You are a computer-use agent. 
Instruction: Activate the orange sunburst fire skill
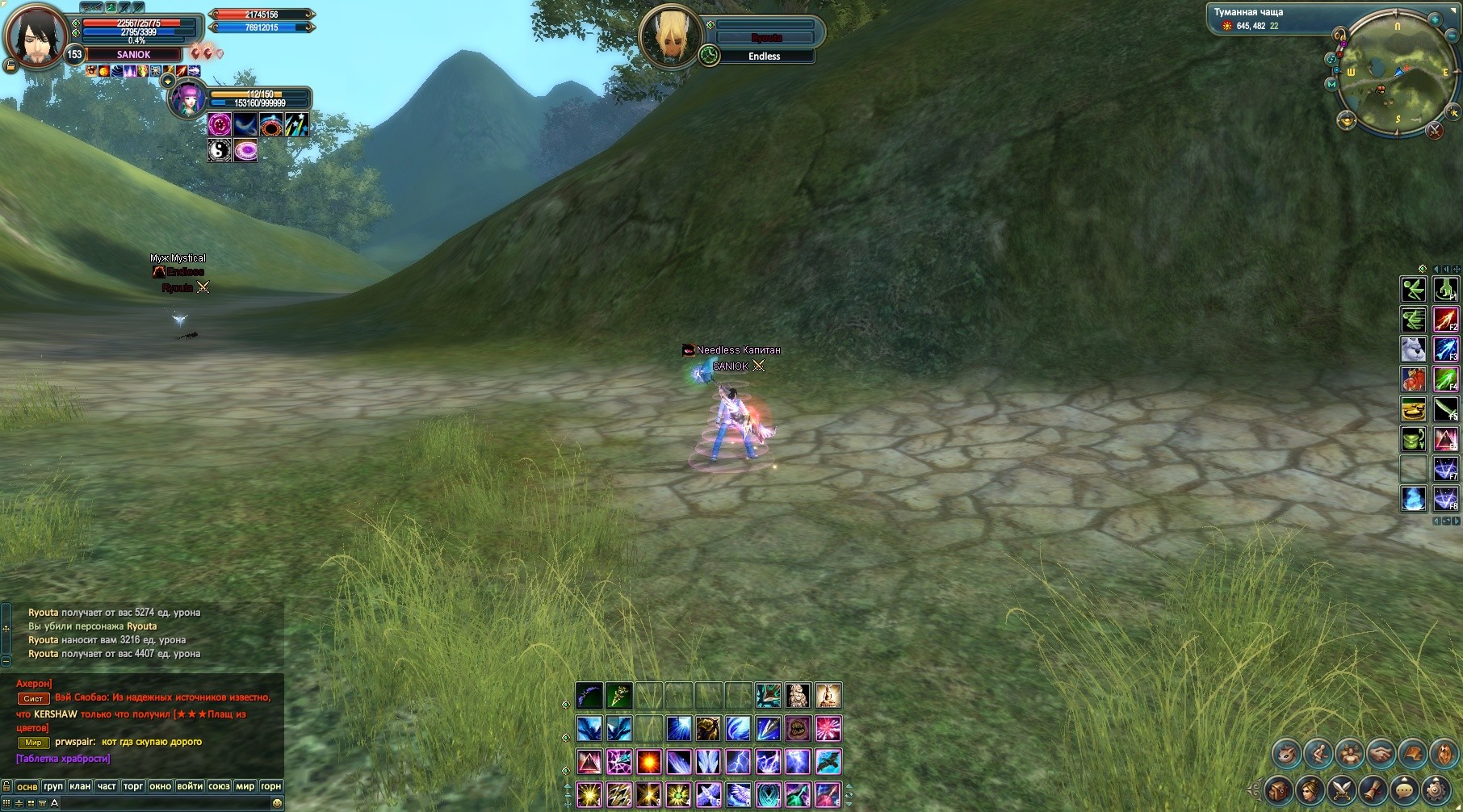[x=648, y=762]
